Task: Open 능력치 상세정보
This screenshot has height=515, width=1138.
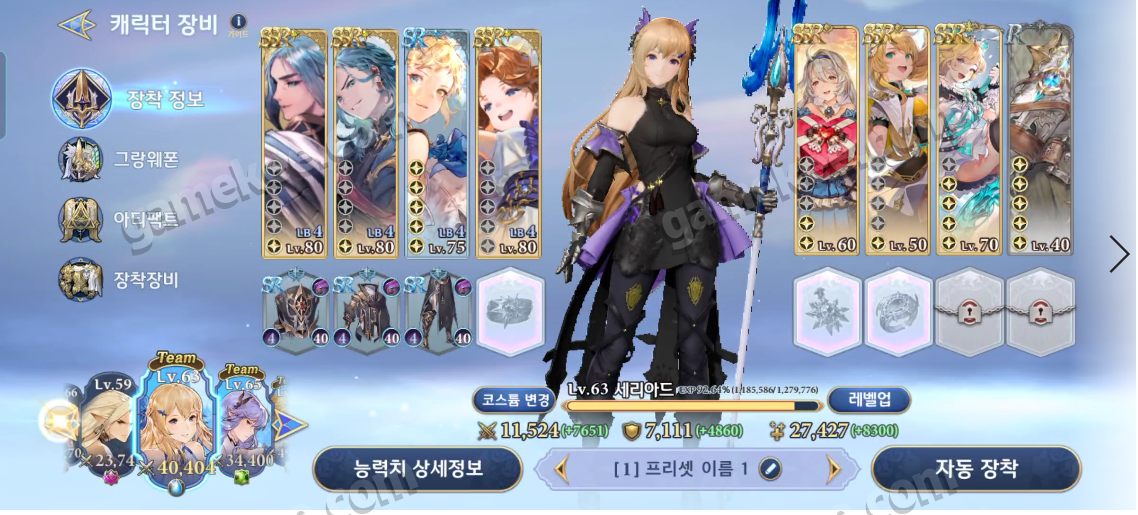Action: coord(417,468)
